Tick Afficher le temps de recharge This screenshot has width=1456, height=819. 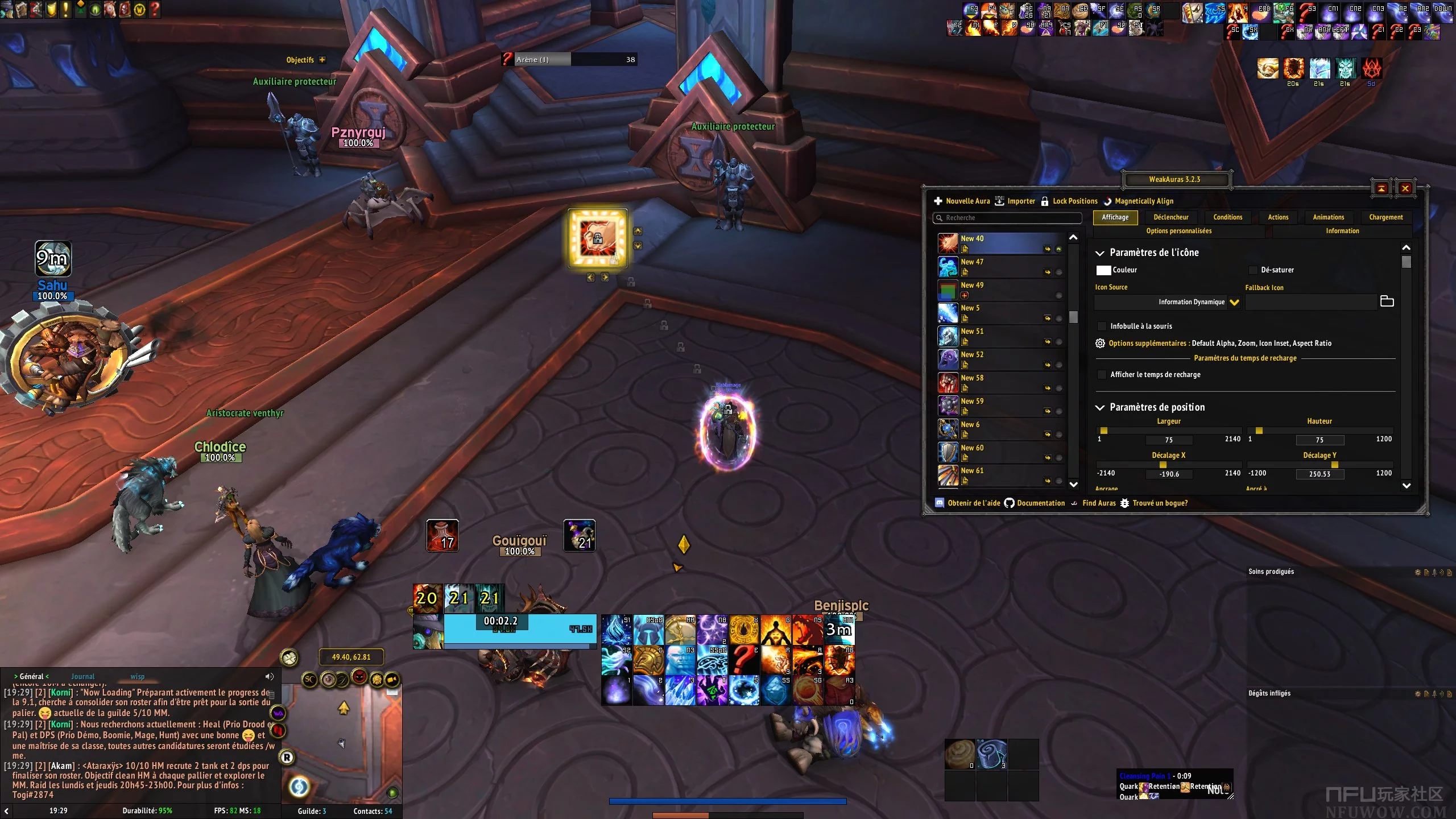coord(1102,375)
